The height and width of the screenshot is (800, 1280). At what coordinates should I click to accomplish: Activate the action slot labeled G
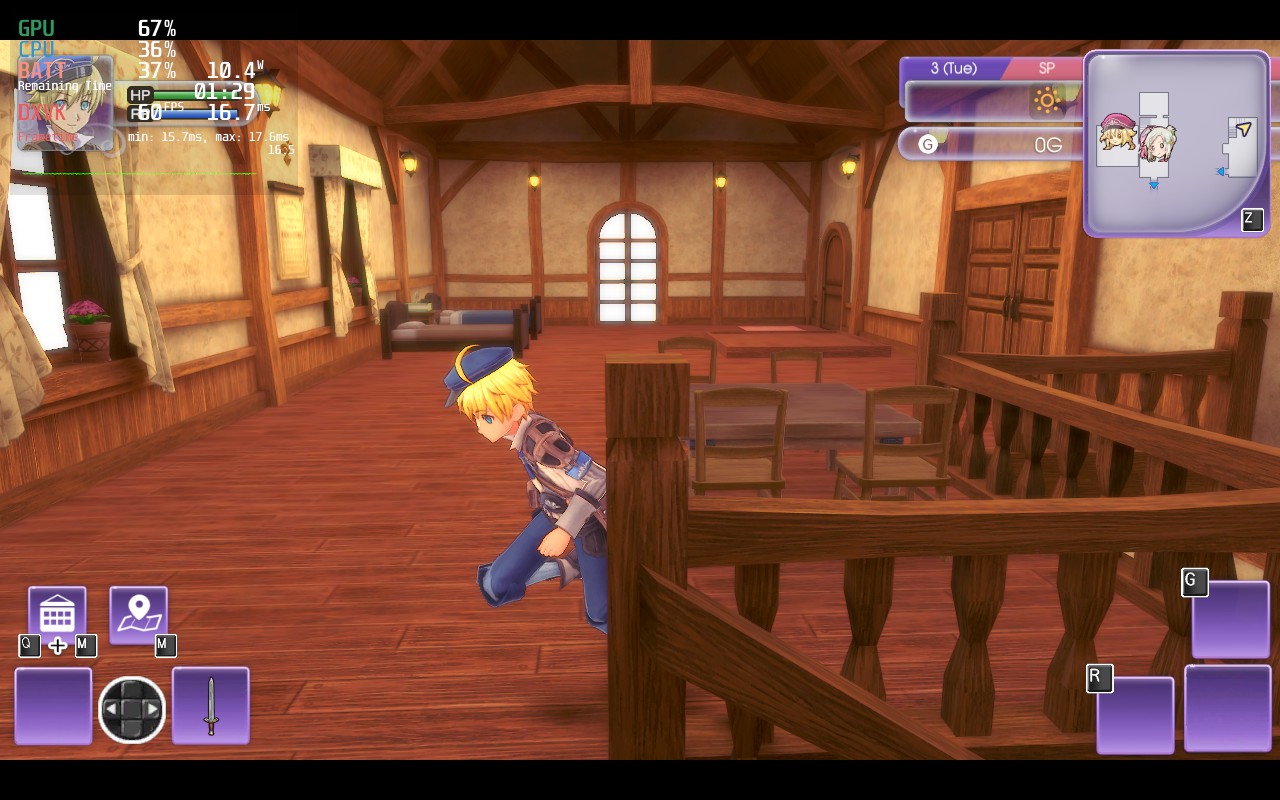pos(1230,619)
